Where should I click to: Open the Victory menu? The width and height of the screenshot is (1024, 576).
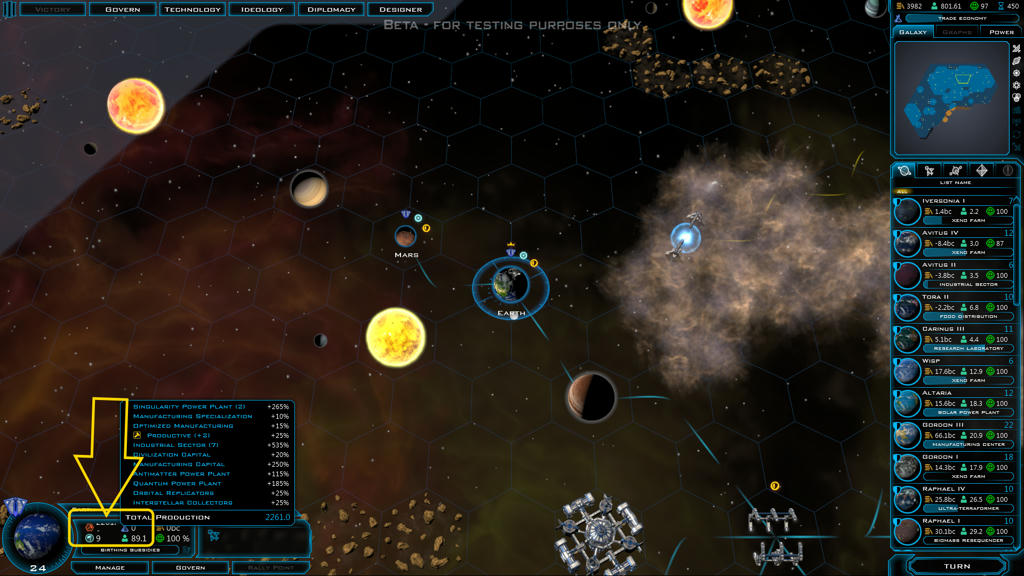pyautogui.click(x=51, y=9)
